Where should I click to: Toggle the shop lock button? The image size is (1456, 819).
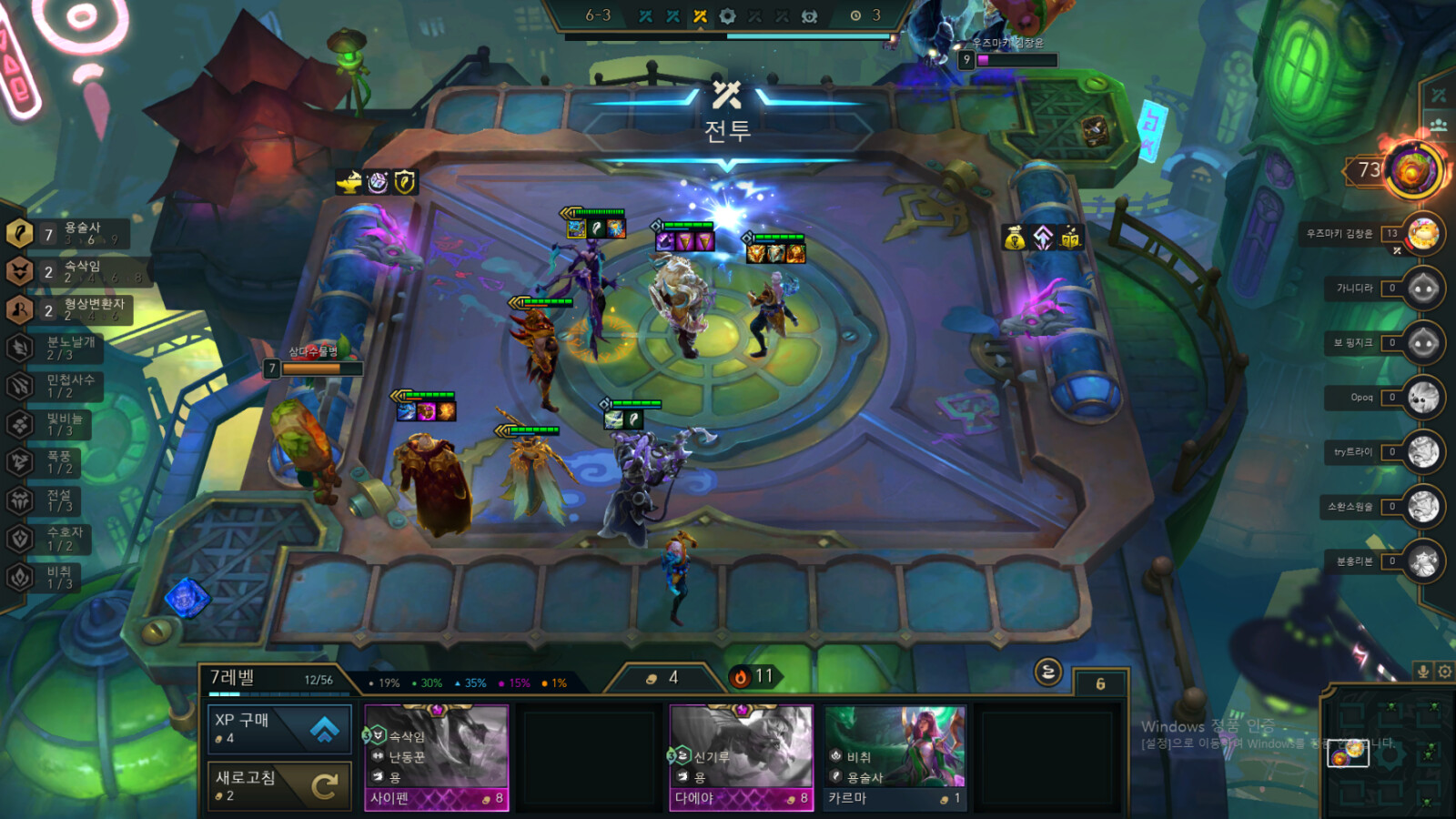click(x=1047, y=672)
